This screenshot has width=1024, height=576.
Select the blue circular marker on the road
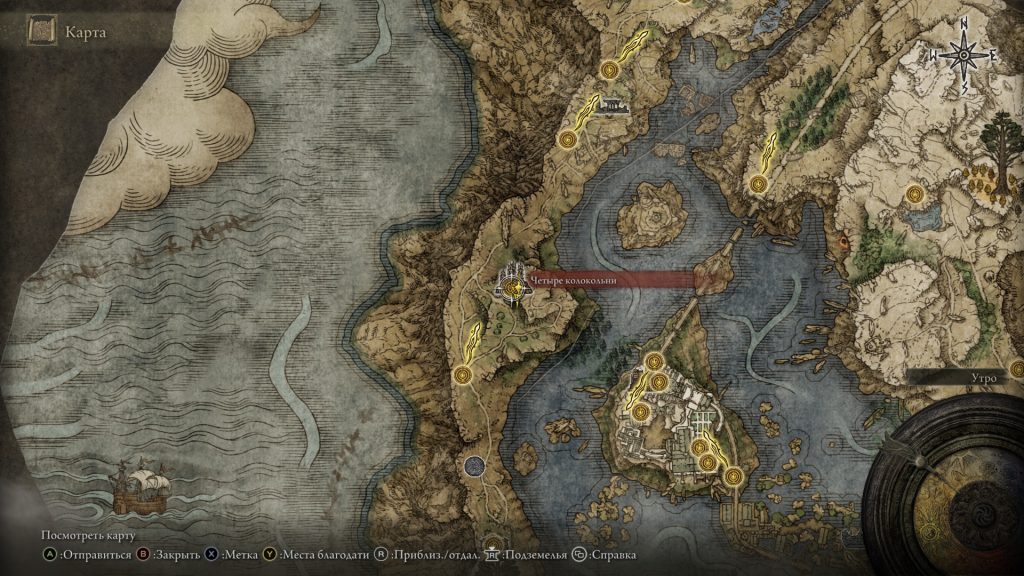(x=476, y=466)
